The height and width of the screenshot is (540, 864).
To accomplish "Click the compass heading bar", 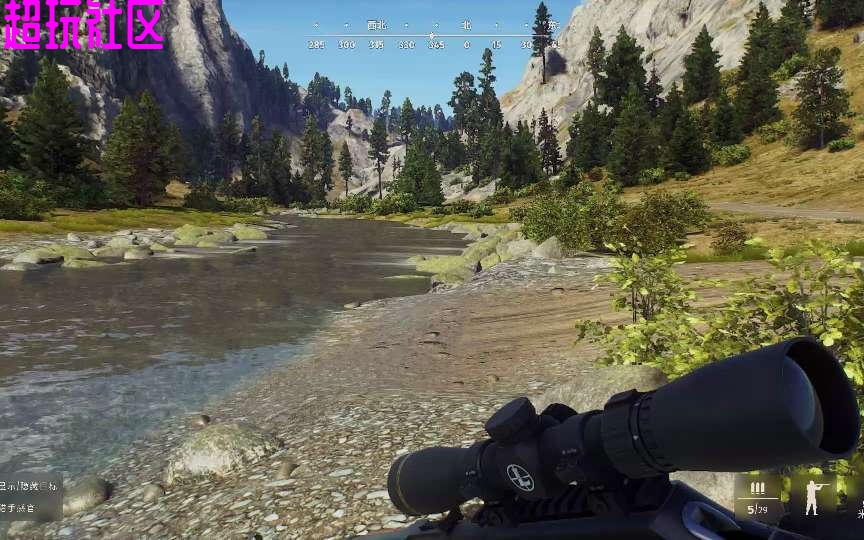I will pos(432,35).
